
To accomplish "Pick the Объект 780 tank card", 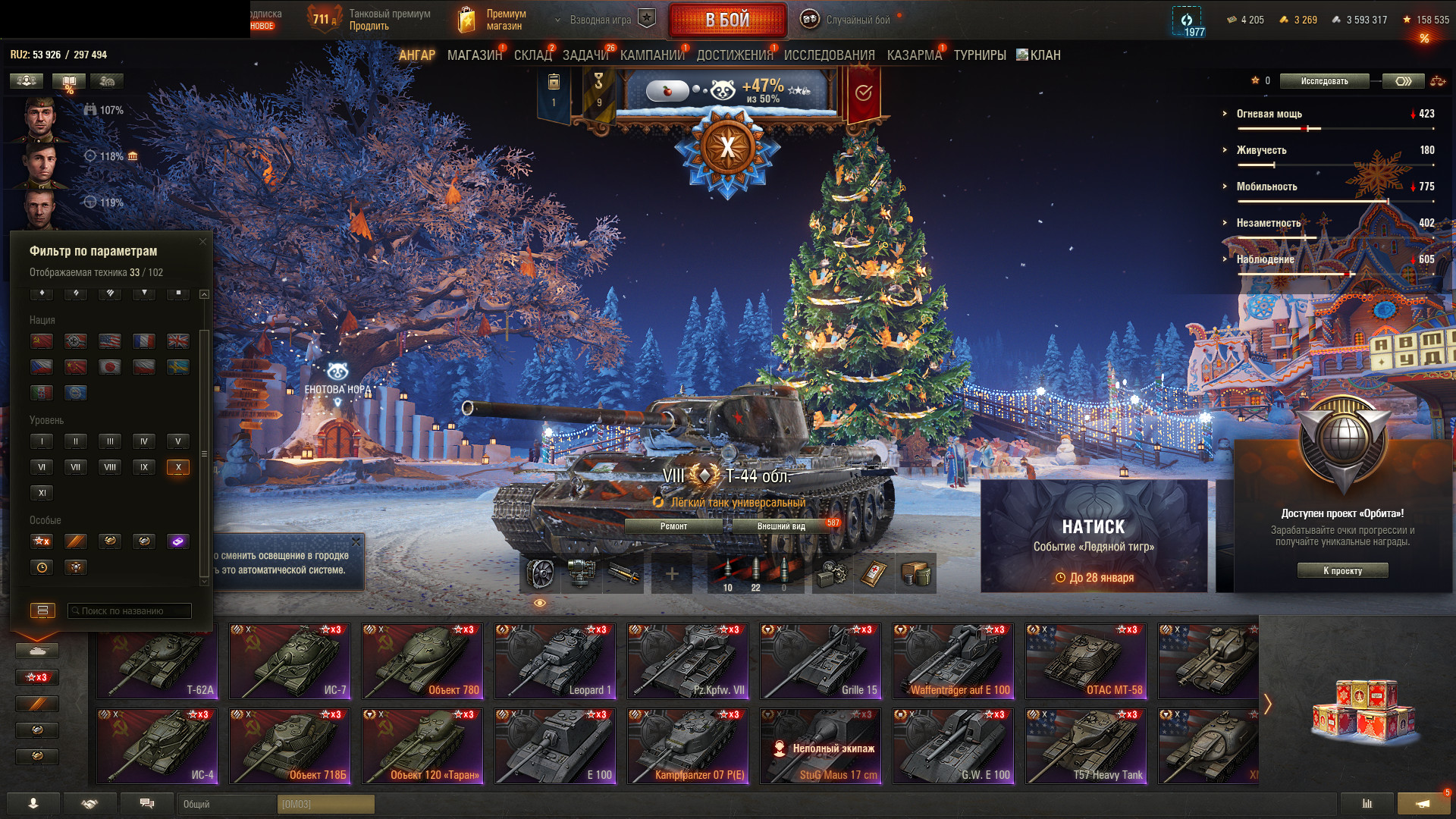I will click(422, 661).
